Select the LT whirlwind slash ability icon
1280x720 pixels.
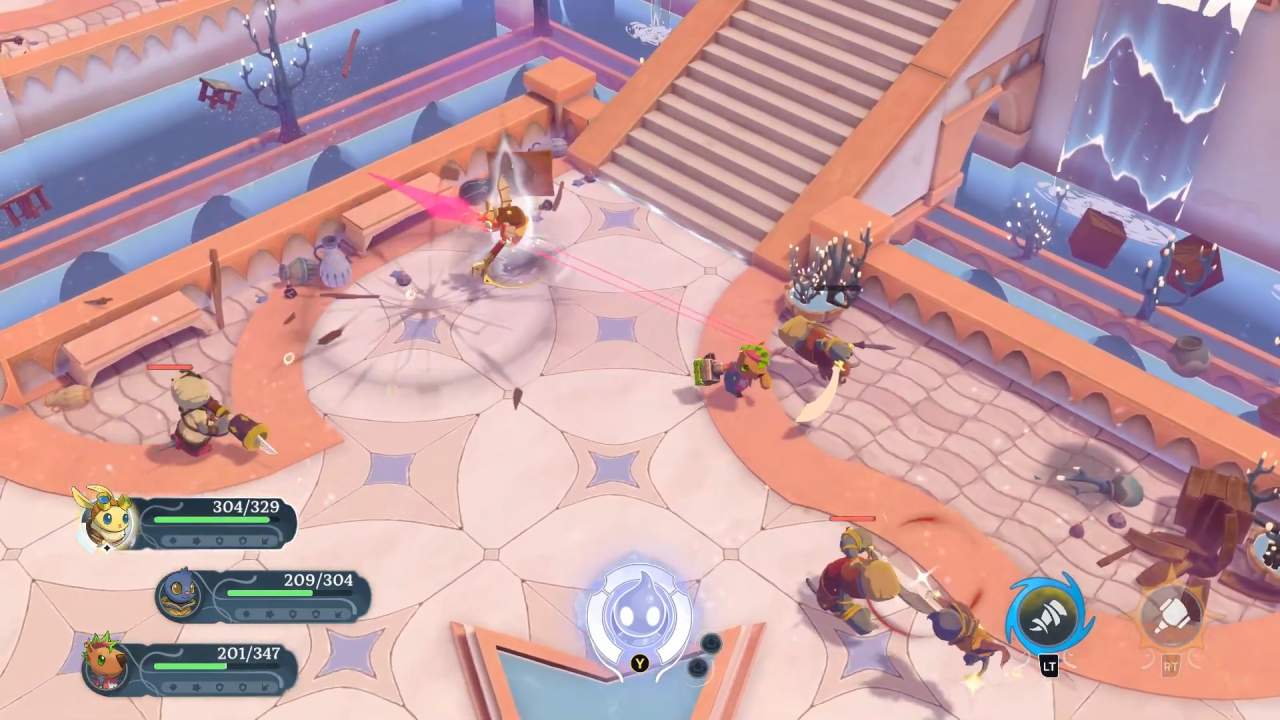pos(1047,615)
